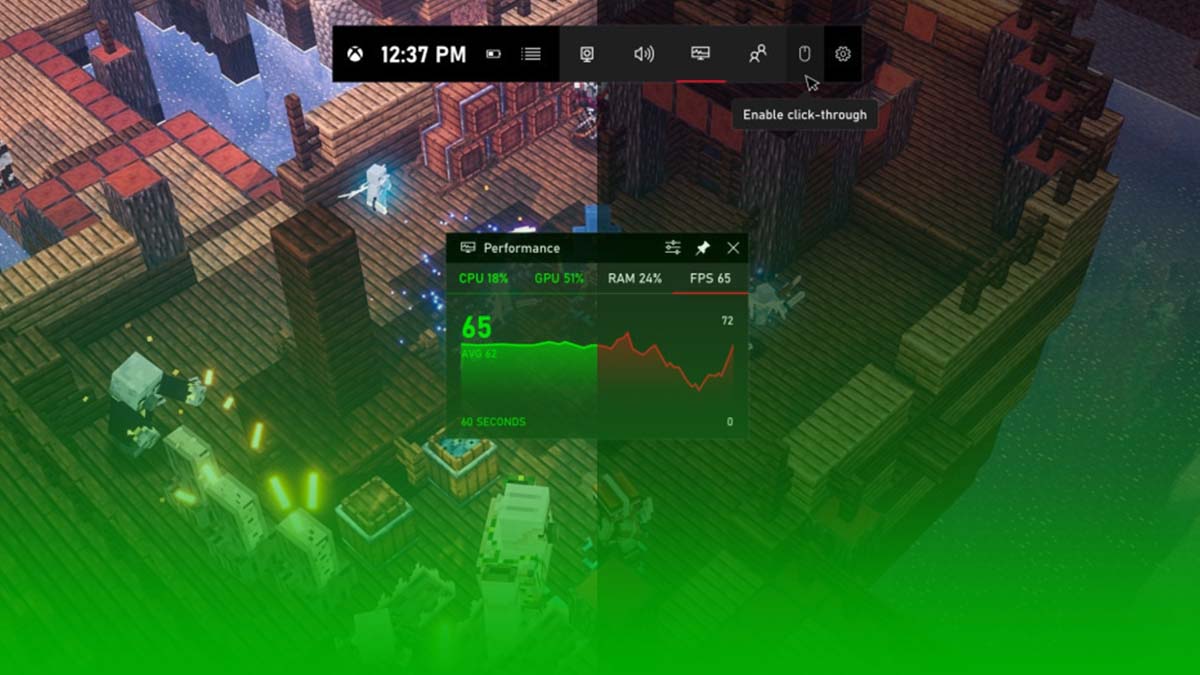Open Performance widget options sliders icon
1200x675 pixels.
coord(673,248)
